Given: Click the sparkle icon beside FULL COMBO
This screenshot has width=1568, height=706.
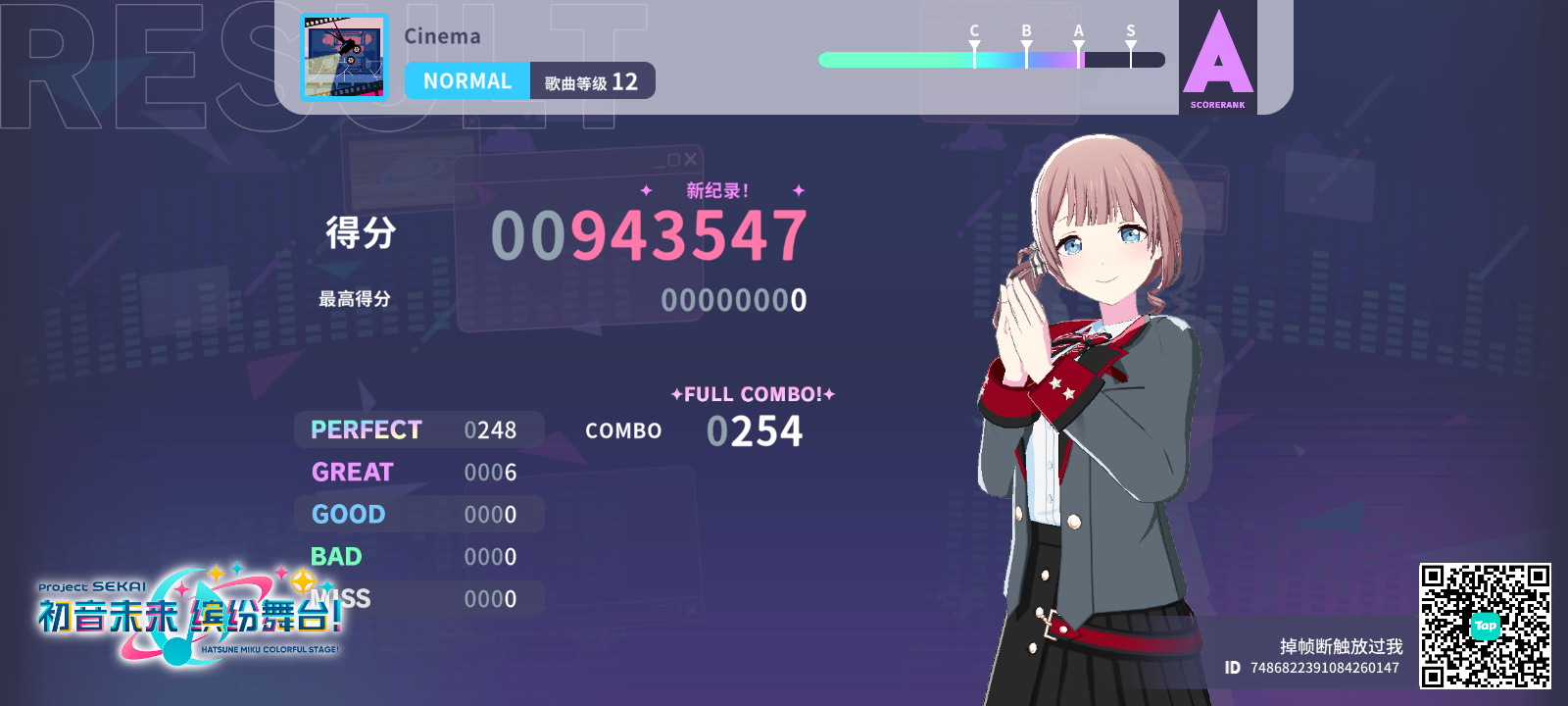Looking at the screenshot, I should pos(675,394).
